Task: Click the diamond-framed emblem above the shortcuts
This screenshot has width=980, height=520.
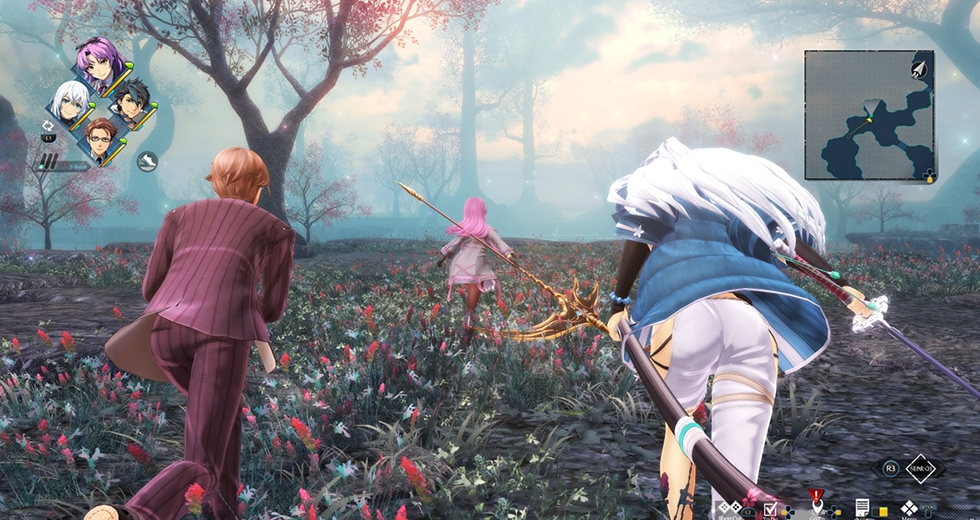Action: 918,467
